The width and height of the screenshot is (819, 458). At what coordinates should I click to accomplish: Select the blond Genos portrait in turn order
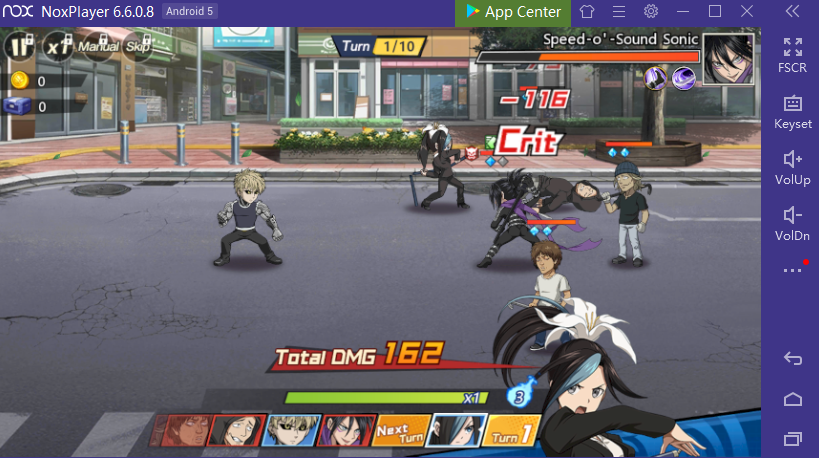pos(292,430)
